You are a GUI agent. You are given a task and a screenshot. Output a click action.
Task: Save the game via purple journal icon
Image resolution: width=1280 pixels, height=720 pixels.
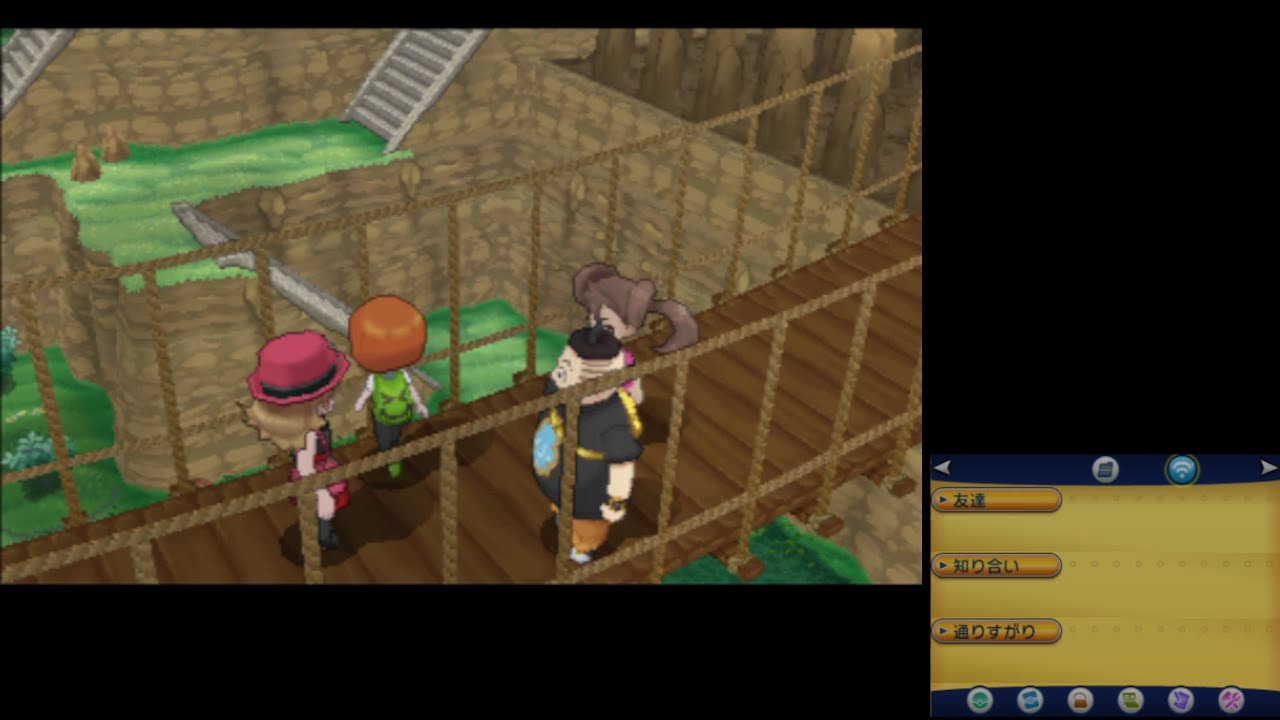(1181, 700)
